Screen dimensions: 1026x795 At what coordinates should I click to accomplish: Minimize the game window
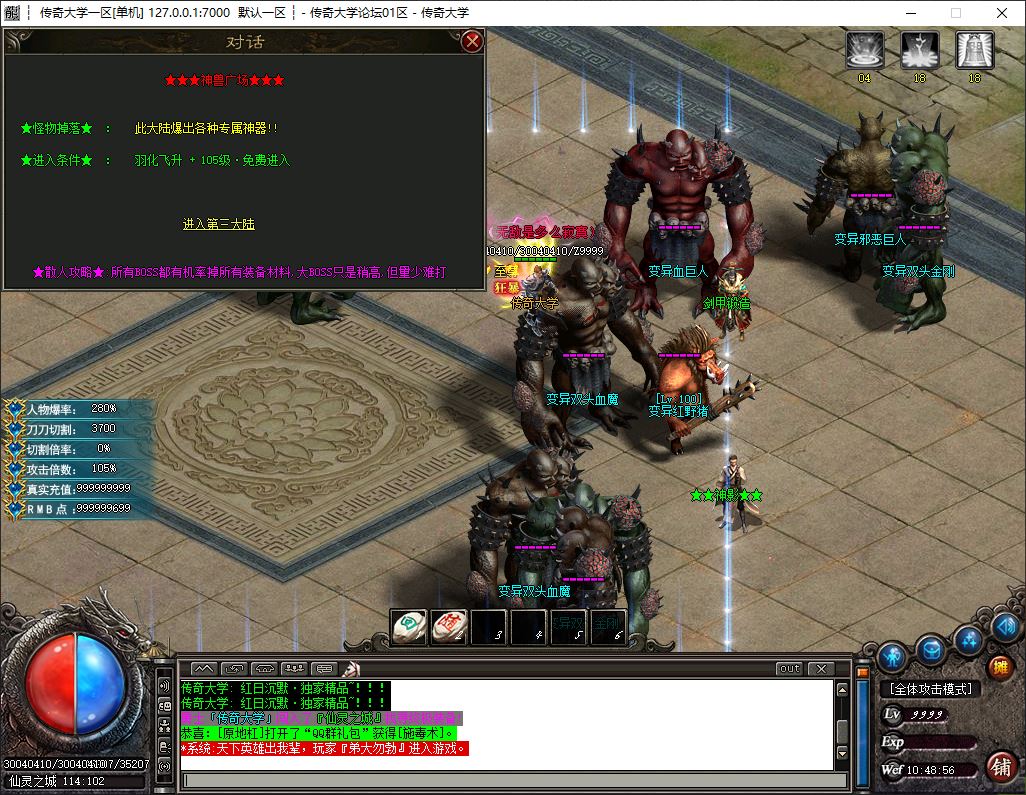(x=909, y=13)
